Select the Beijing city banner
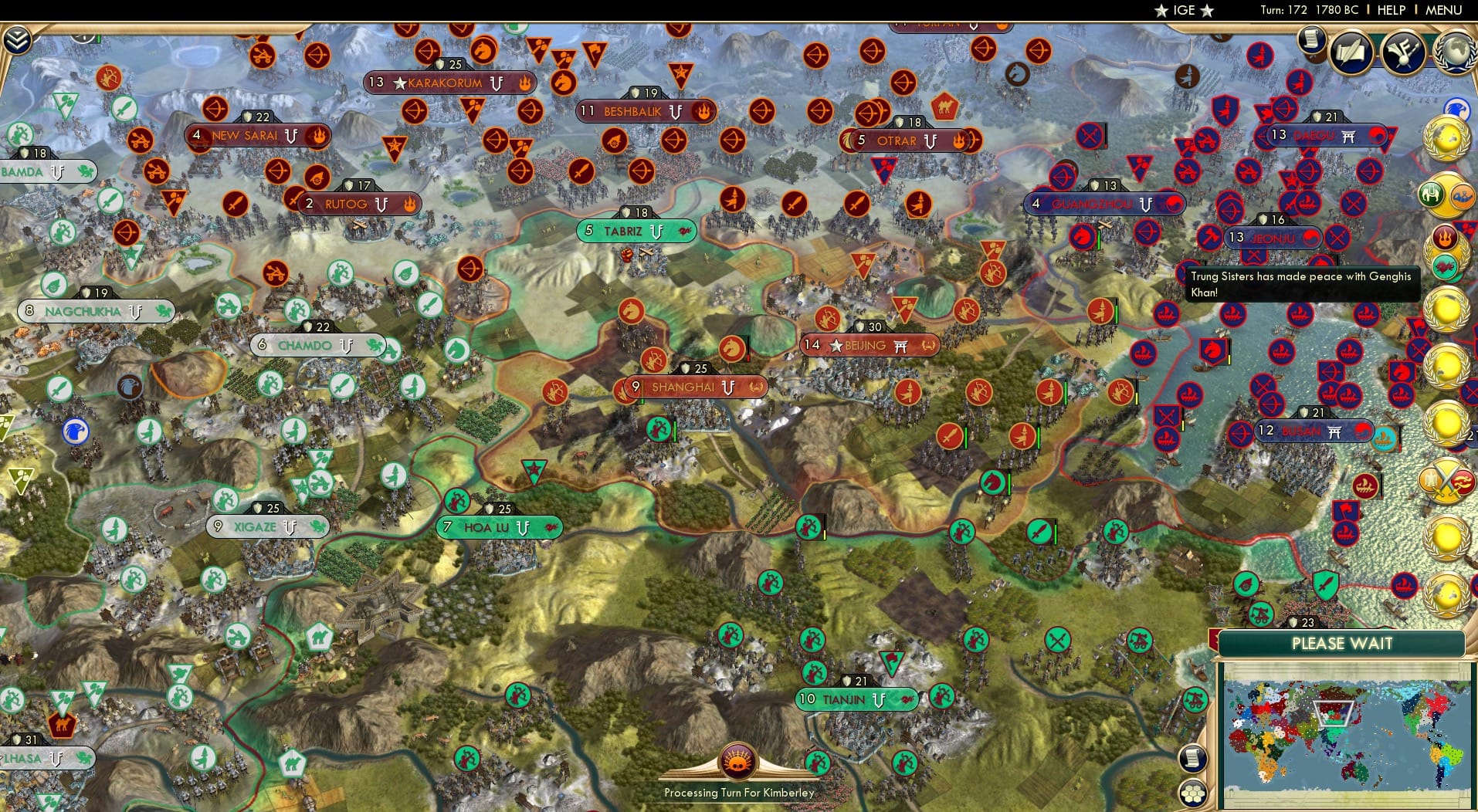Image resolution: width=1478 pixels, height=812 pixels. [866, 345]
